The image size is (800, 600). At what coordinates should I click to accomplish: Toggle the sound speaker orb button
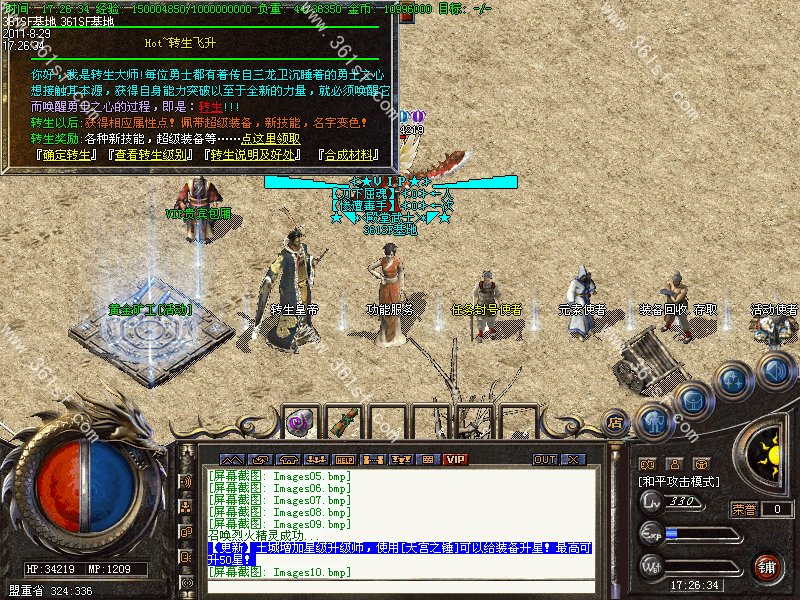774,373
